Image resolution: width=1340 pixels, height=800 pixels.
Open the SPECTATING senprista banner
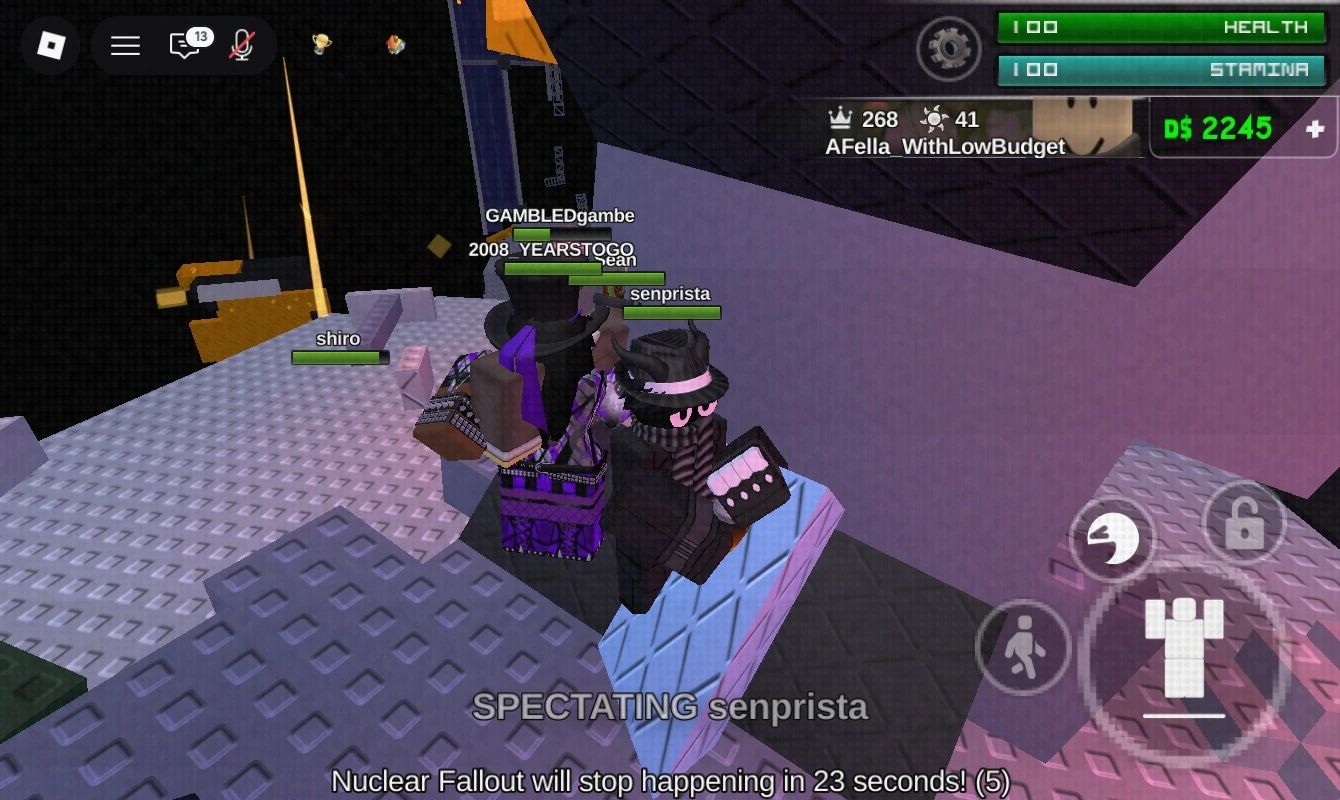pyautogui.click(x=671, y=708)
